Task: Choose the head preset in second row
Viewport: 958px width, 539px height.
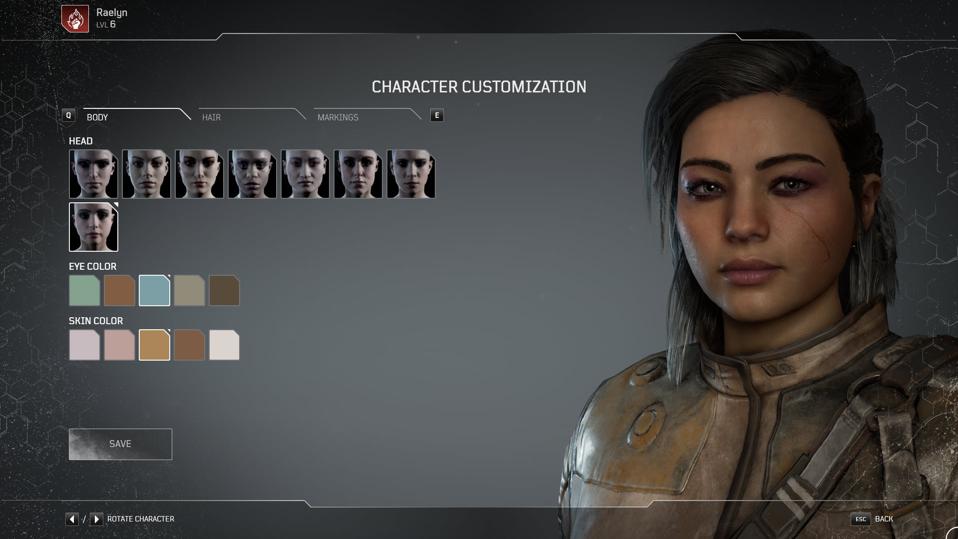Action: tap(93, 227)
